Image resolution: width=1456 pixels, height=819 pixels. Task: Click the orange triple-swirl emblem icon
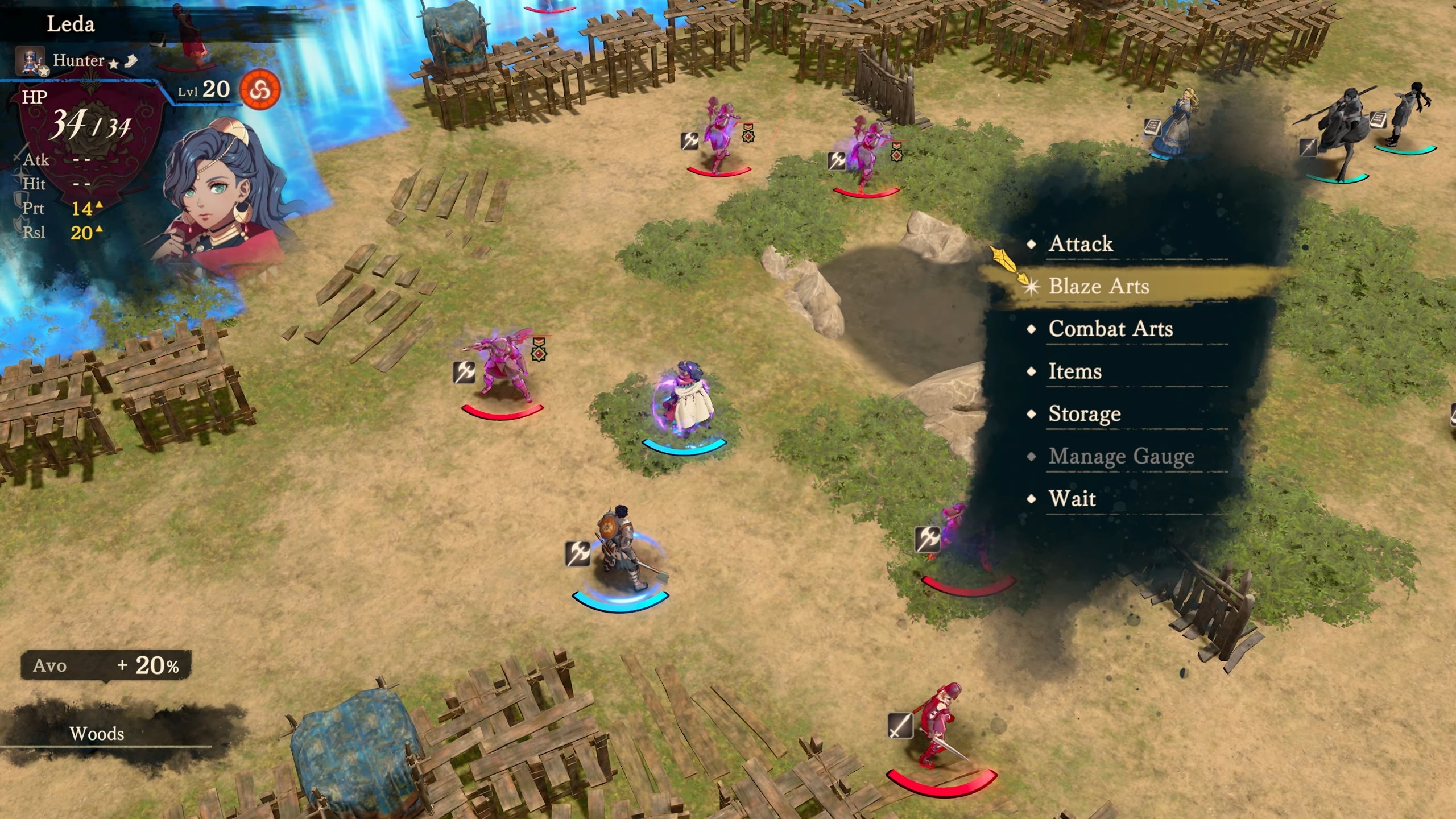coord(260,89)
